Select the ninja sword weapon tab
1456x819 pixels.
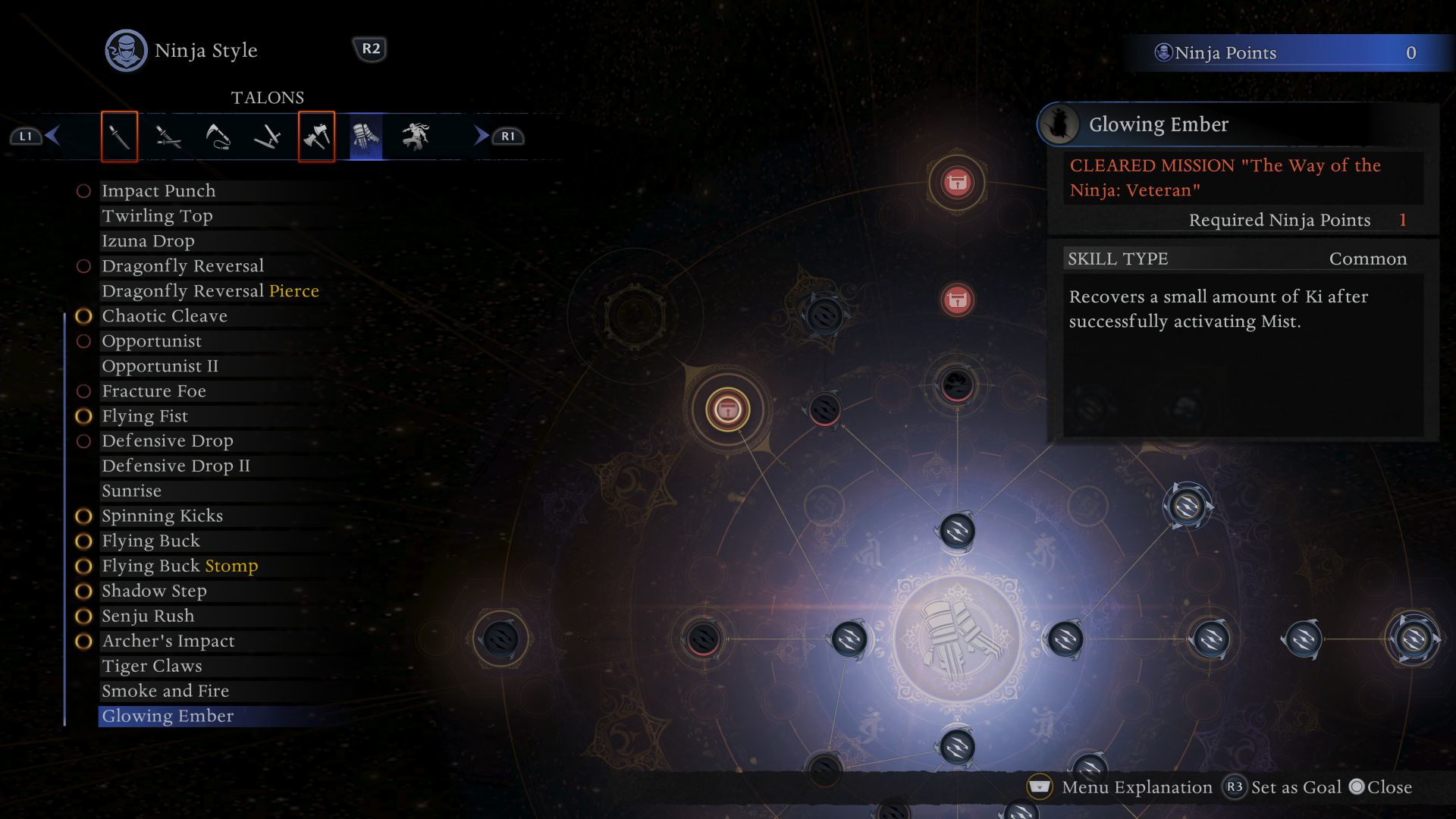119,136
